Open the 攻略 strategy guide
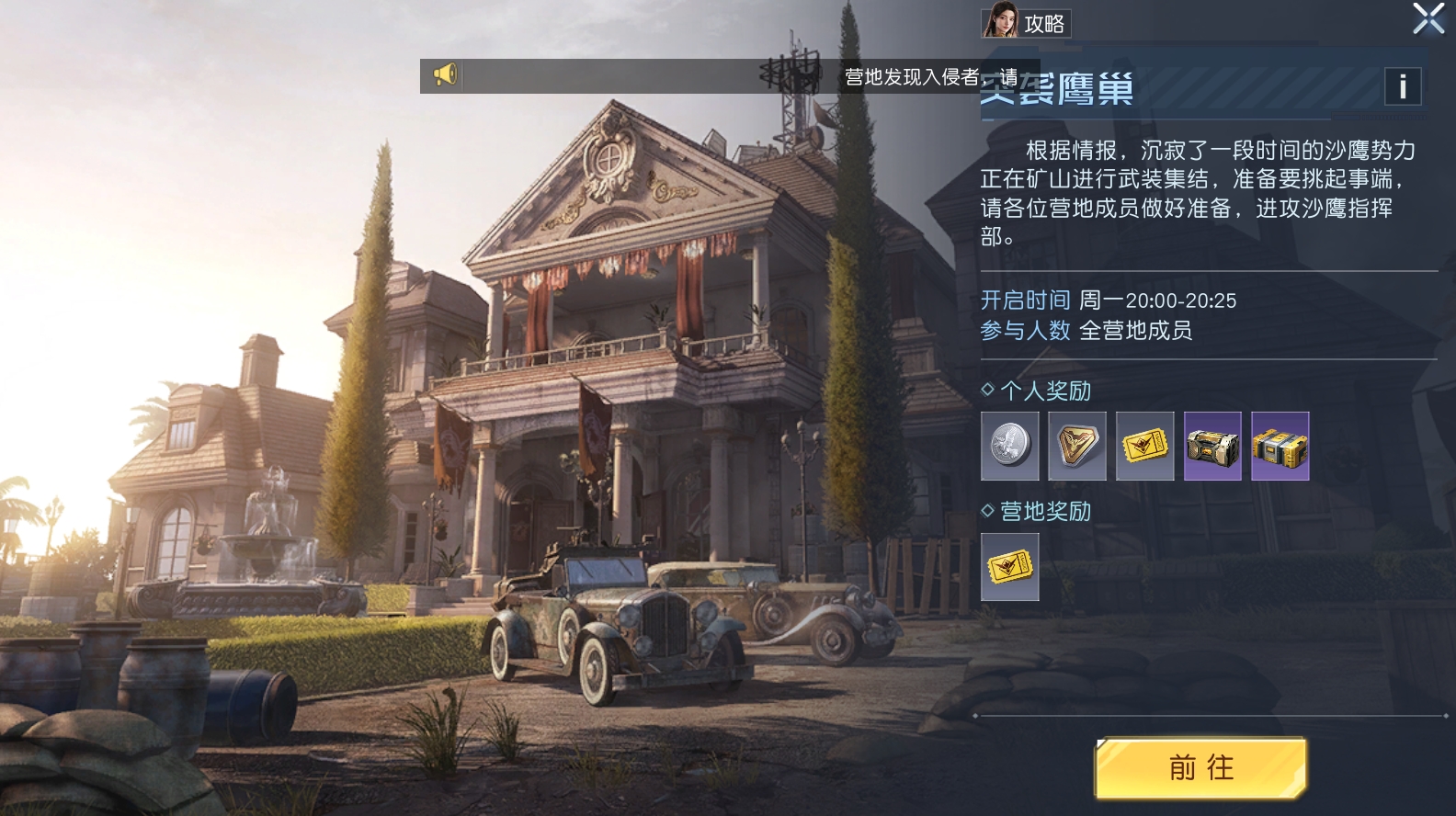The image size is (1456, 816). tap(1026, 22)
